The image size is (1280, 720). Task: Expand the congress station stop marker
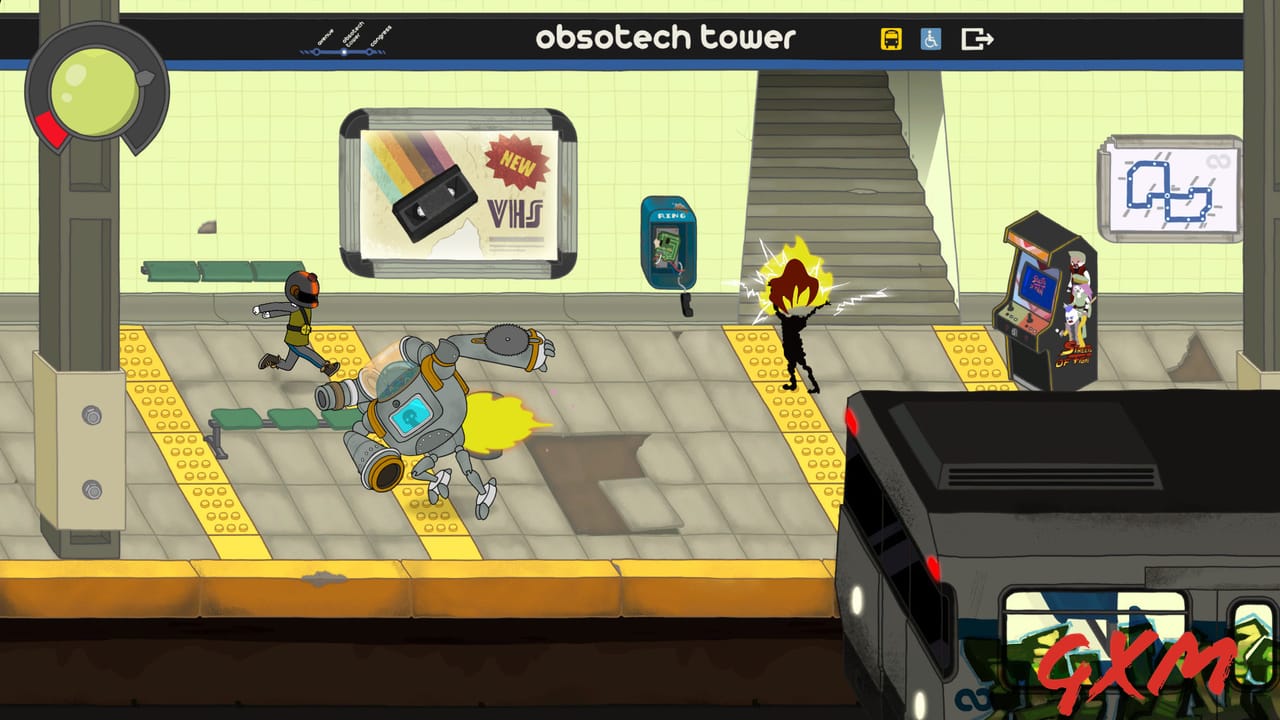point(370,52)
